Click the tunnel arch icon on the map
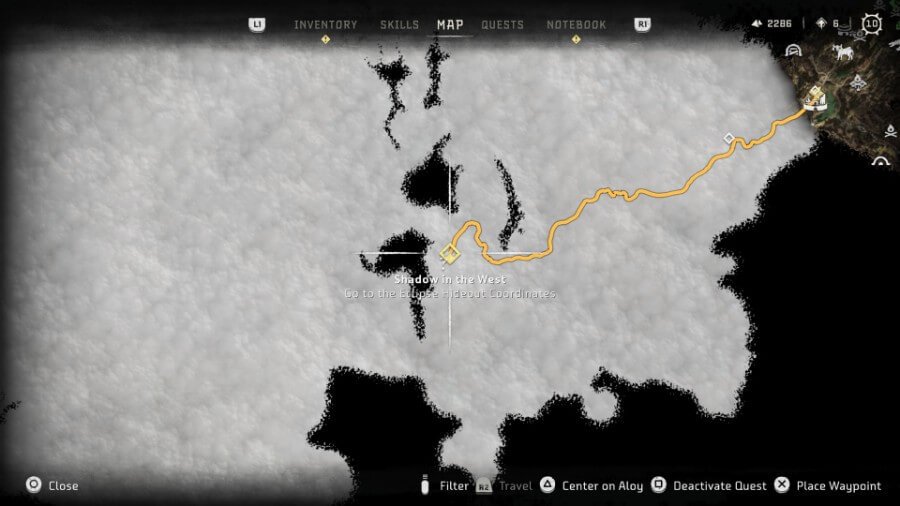The width and height of the screenshot is (900, 506). 793,51
